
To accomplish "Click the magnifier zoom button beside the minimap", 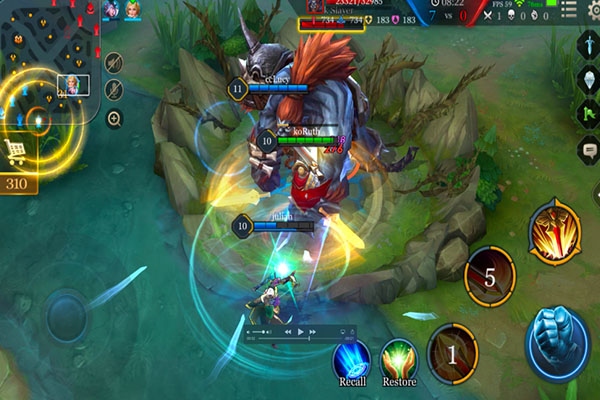I will [114, 118].
